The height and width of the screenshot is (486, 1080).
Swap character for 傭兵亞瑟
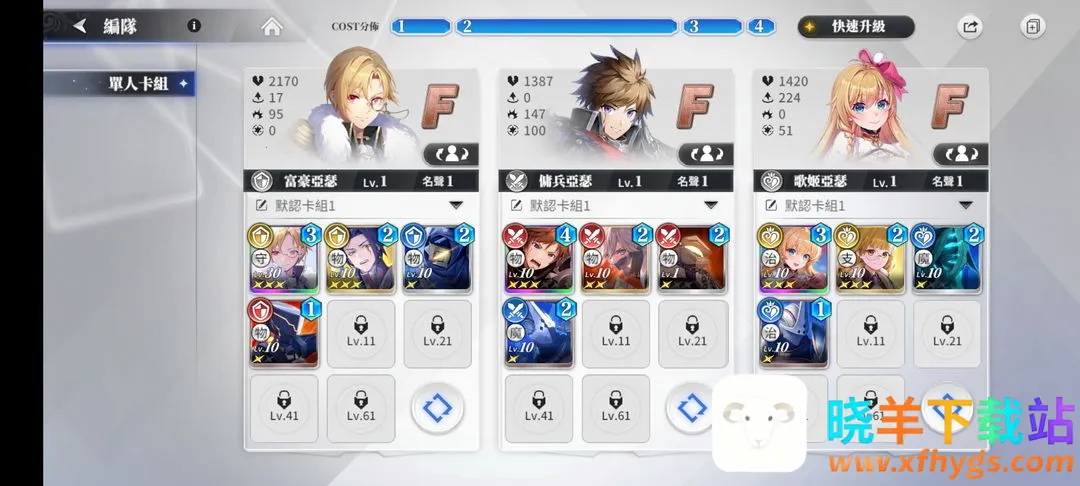(706, 154)
